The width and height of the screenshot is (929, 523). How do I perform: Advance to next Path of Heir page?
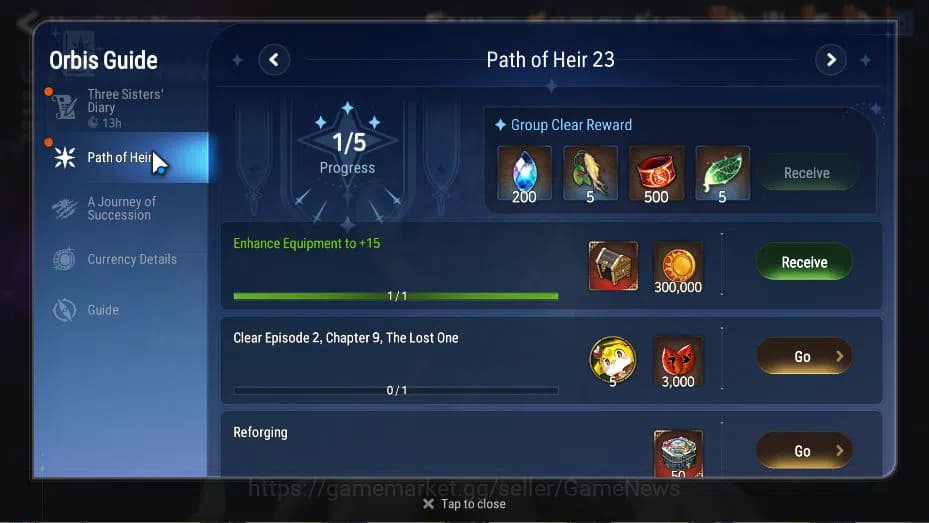click(830, 60)
